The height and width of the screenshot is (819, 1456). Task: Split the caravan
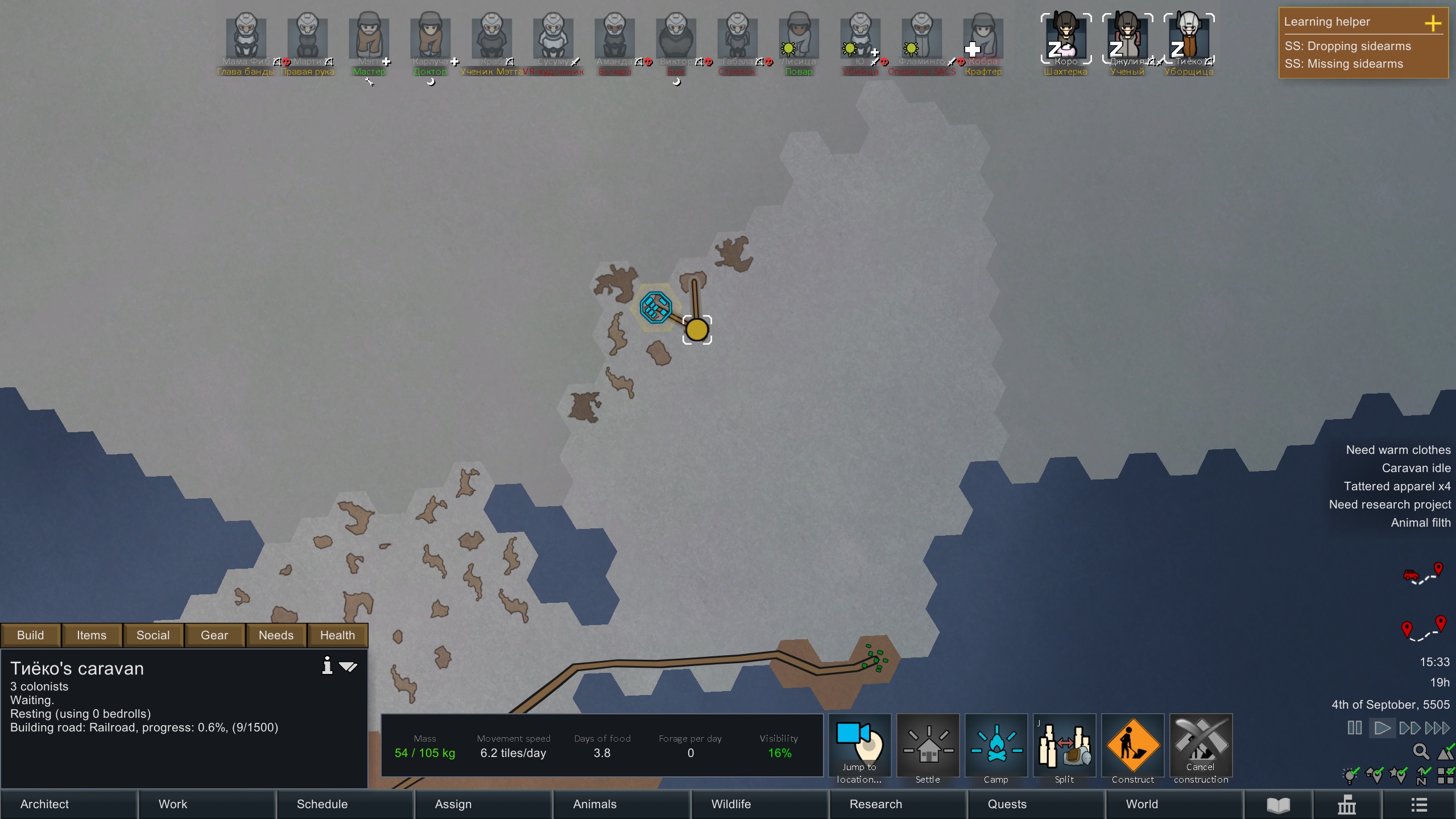[1064, 746]
